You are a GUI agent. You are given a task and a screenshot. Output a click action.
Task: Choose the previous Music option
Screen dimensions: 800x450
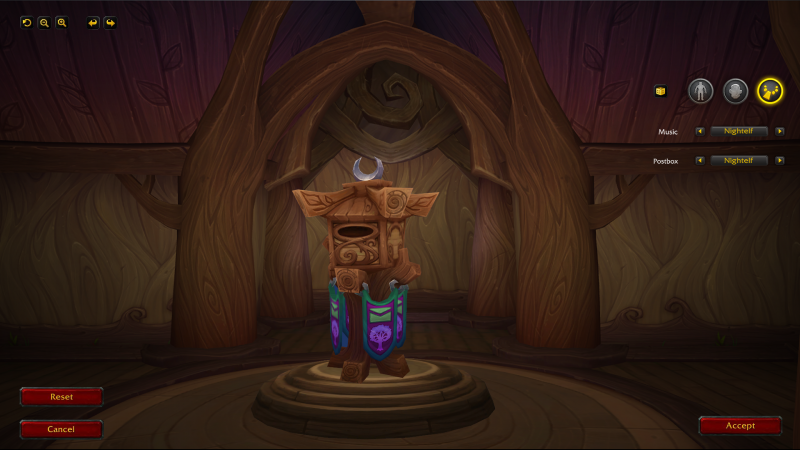[700, 131]
